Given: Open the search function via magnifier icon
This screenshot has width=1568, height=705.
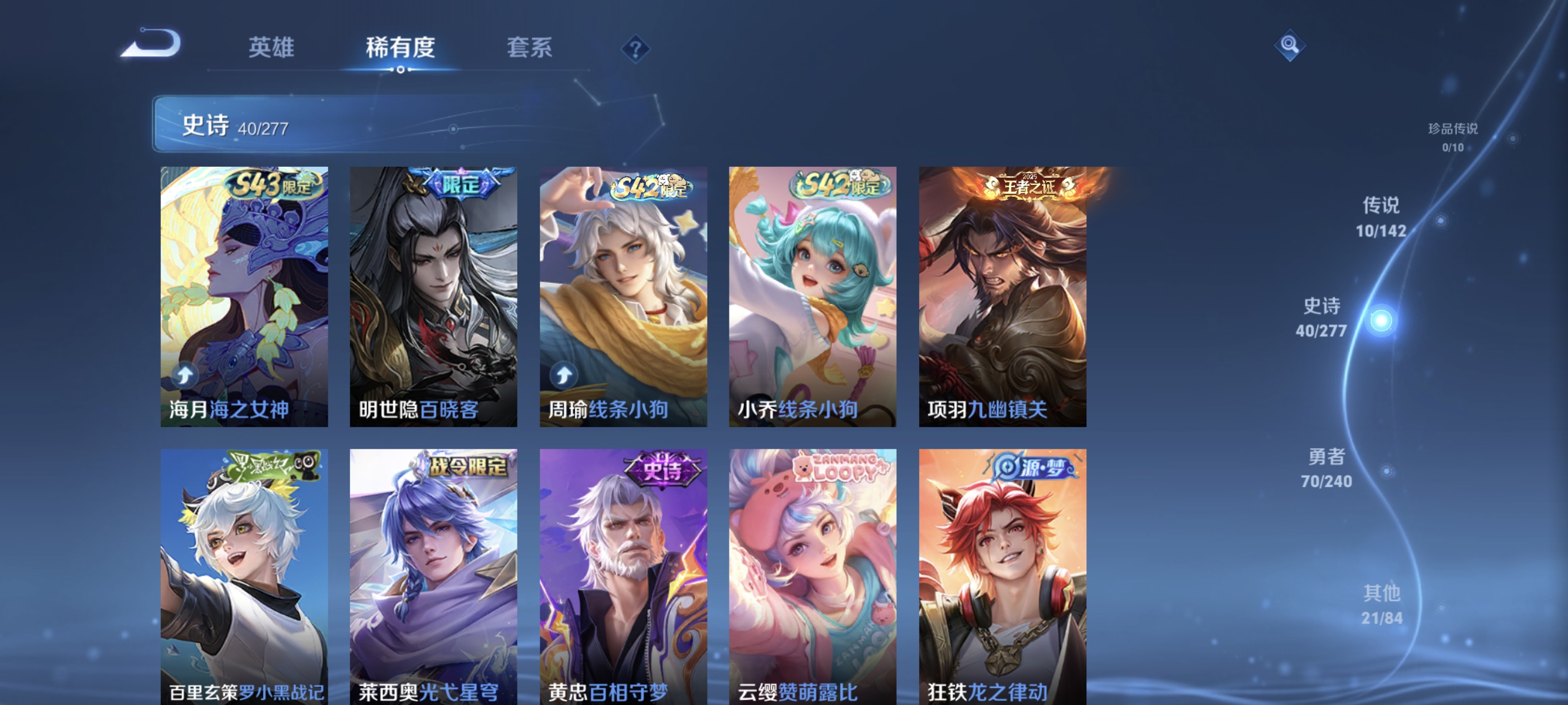Looking at the screenshot, I should pyautogui.click(x=1290, y=45).
